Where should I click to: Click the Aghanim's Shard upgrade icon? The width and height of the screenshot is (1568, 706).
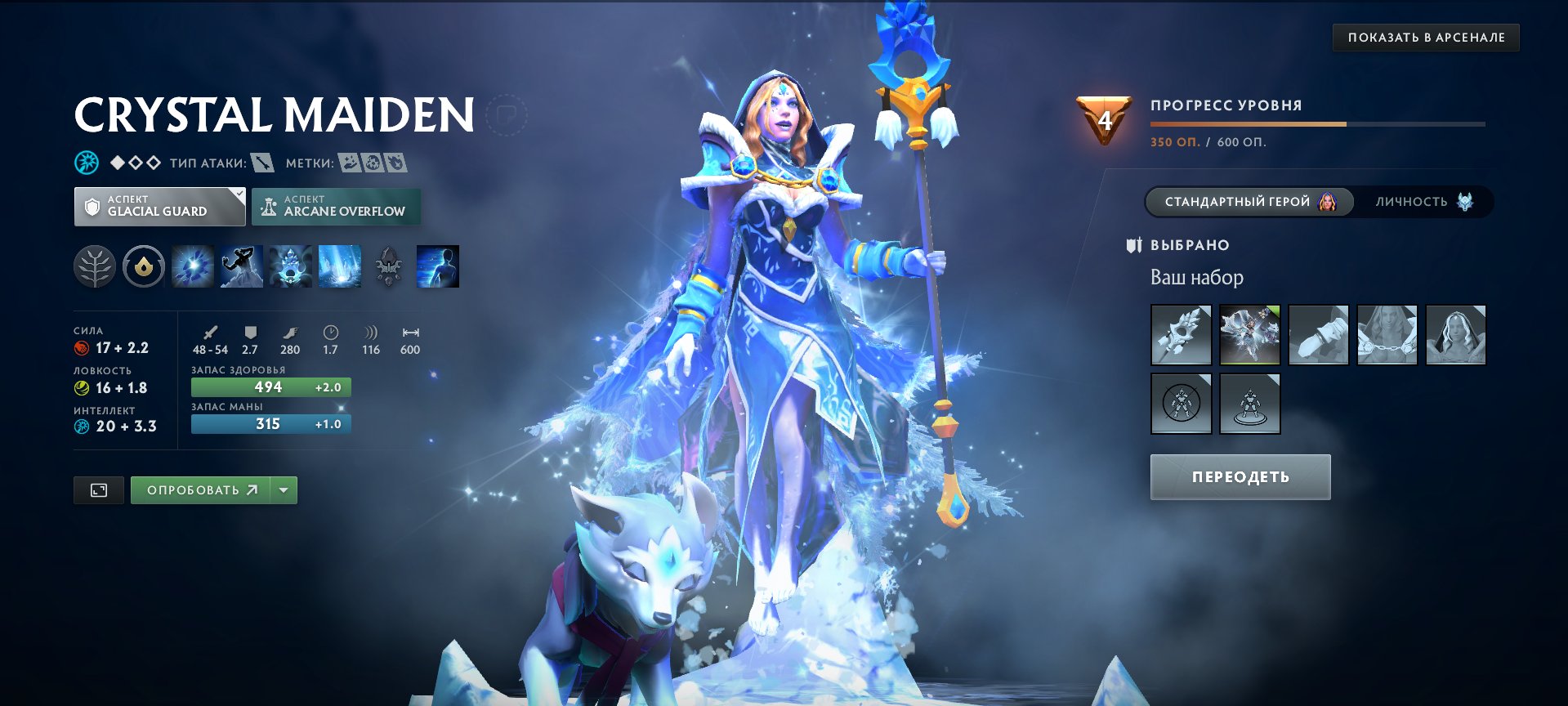(x=390, y=265)
